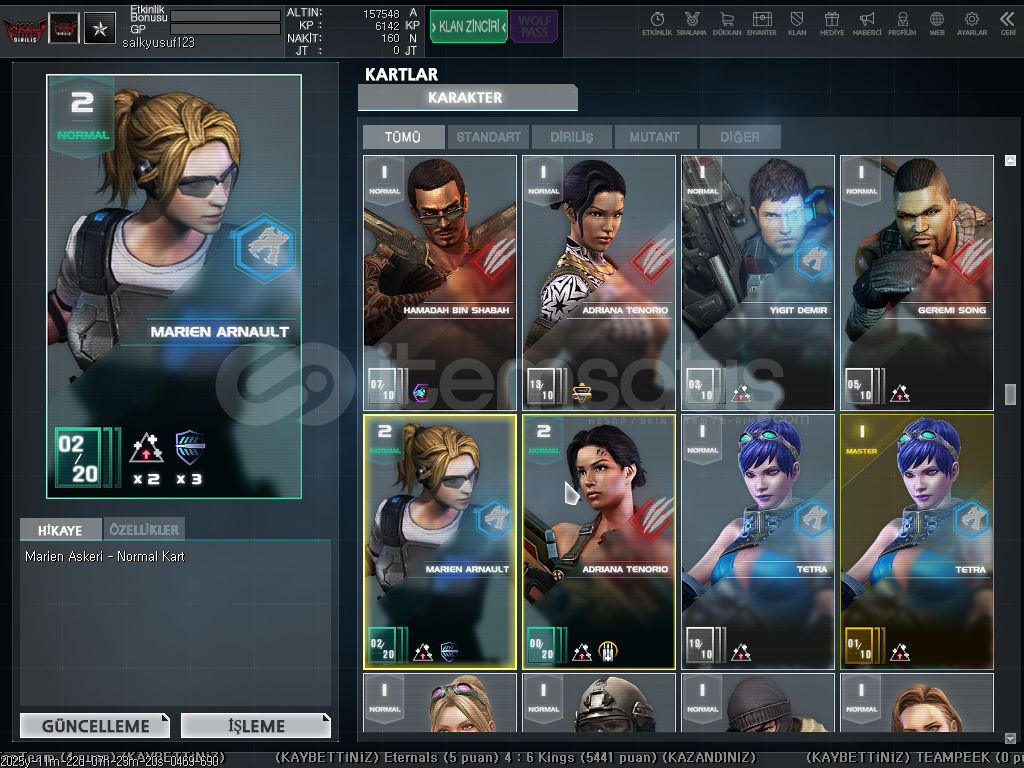
Task: Select the Hamadah Bin Shabah card
Action: point(440,282)
